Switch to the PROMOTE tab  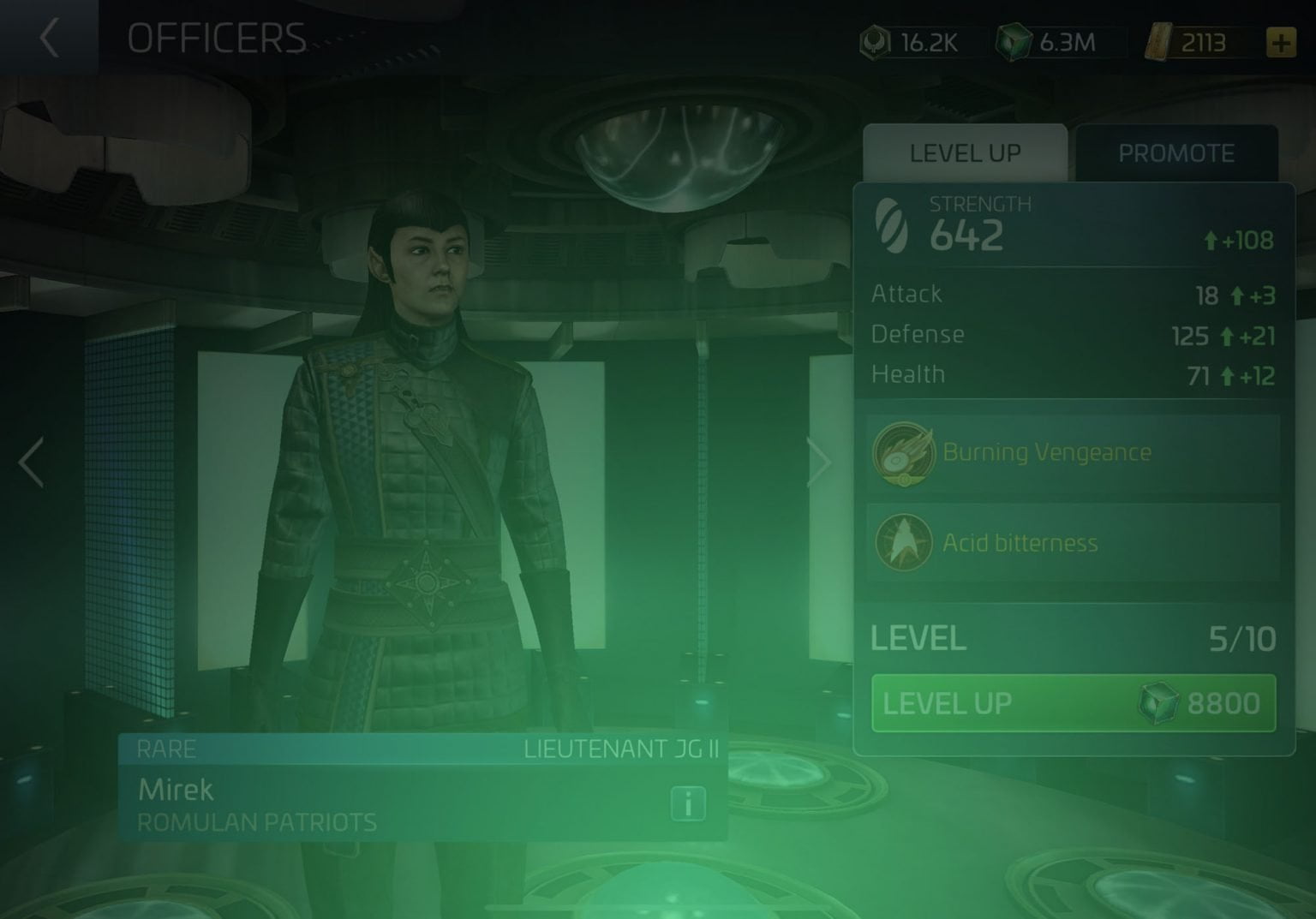point(1177,152)
